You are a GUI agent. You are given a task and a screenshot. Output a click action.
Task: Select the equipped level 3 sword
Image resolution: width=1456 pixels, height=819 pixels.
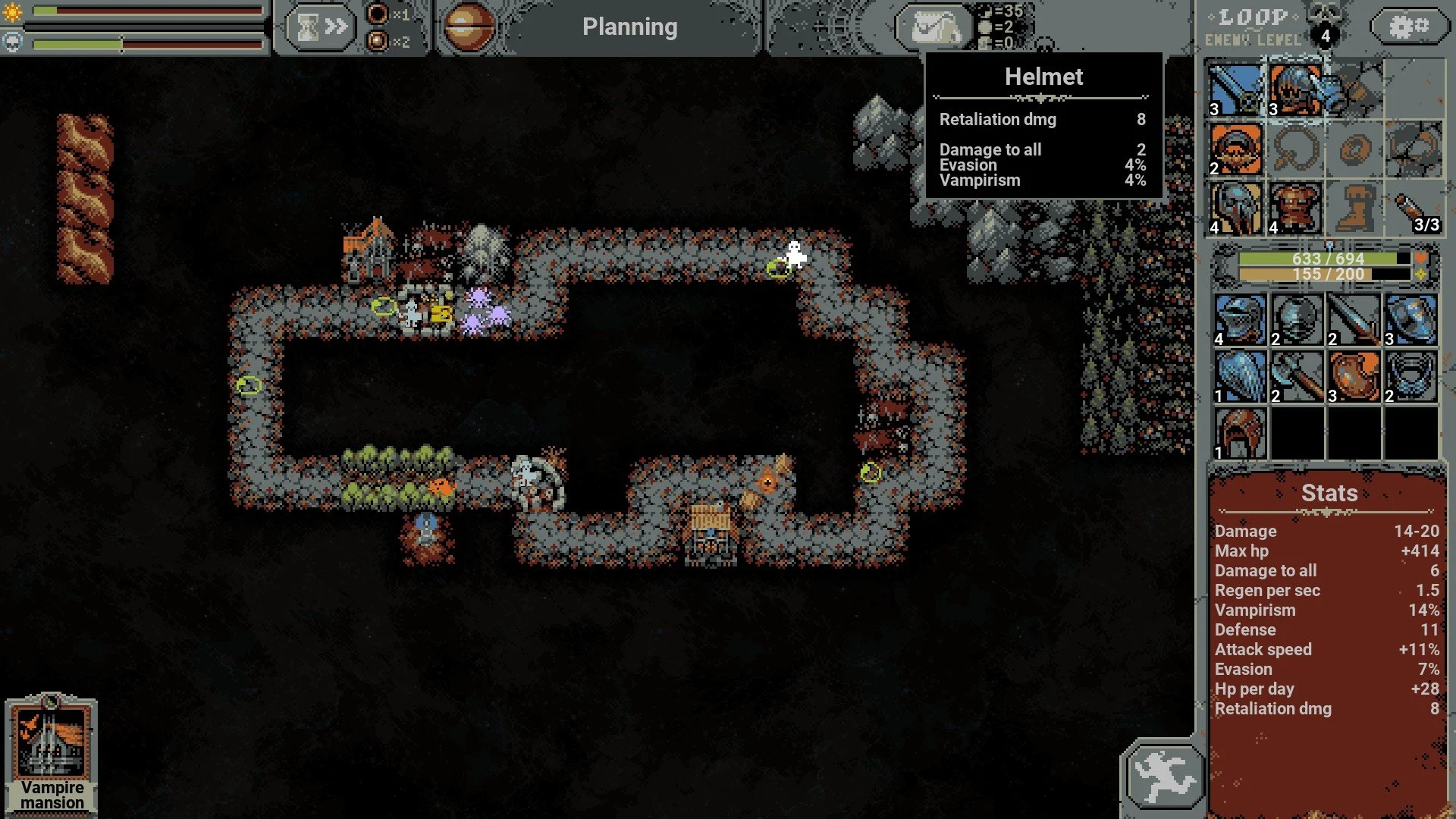click(x=1236, y=90)
